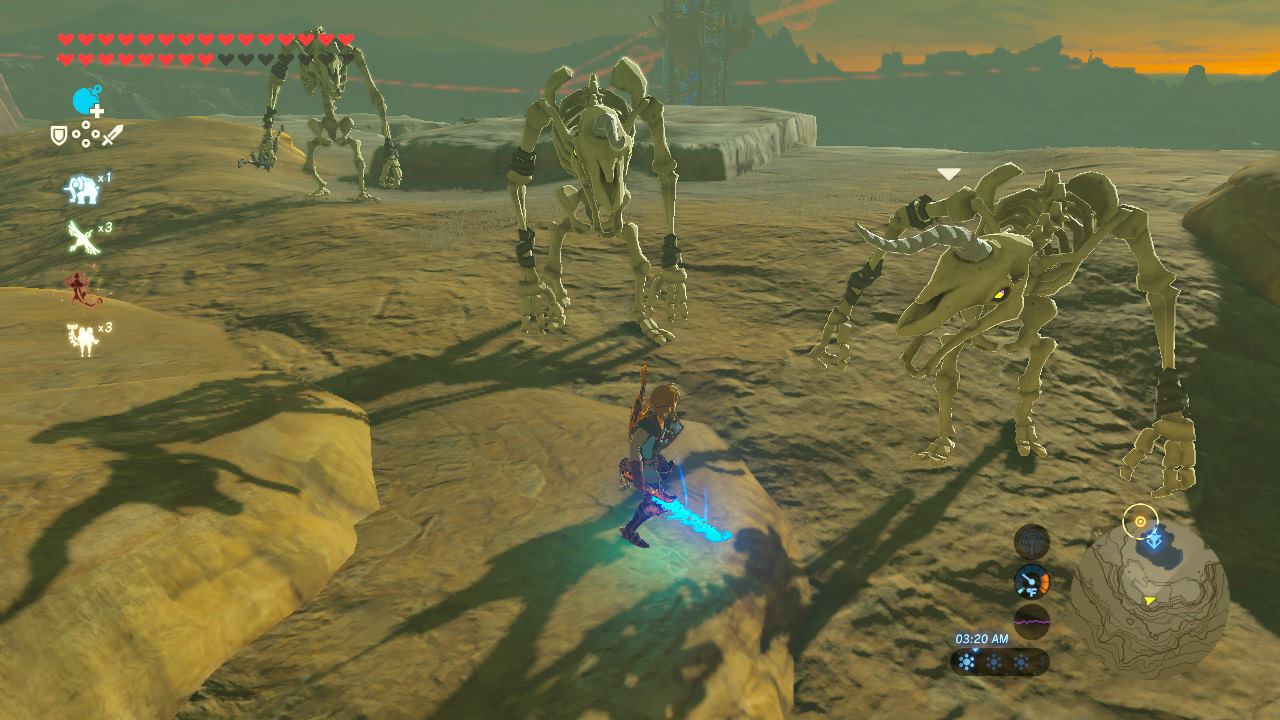
Task: Select the Remote Bomb rune icon
Action: tap(87, 100)
